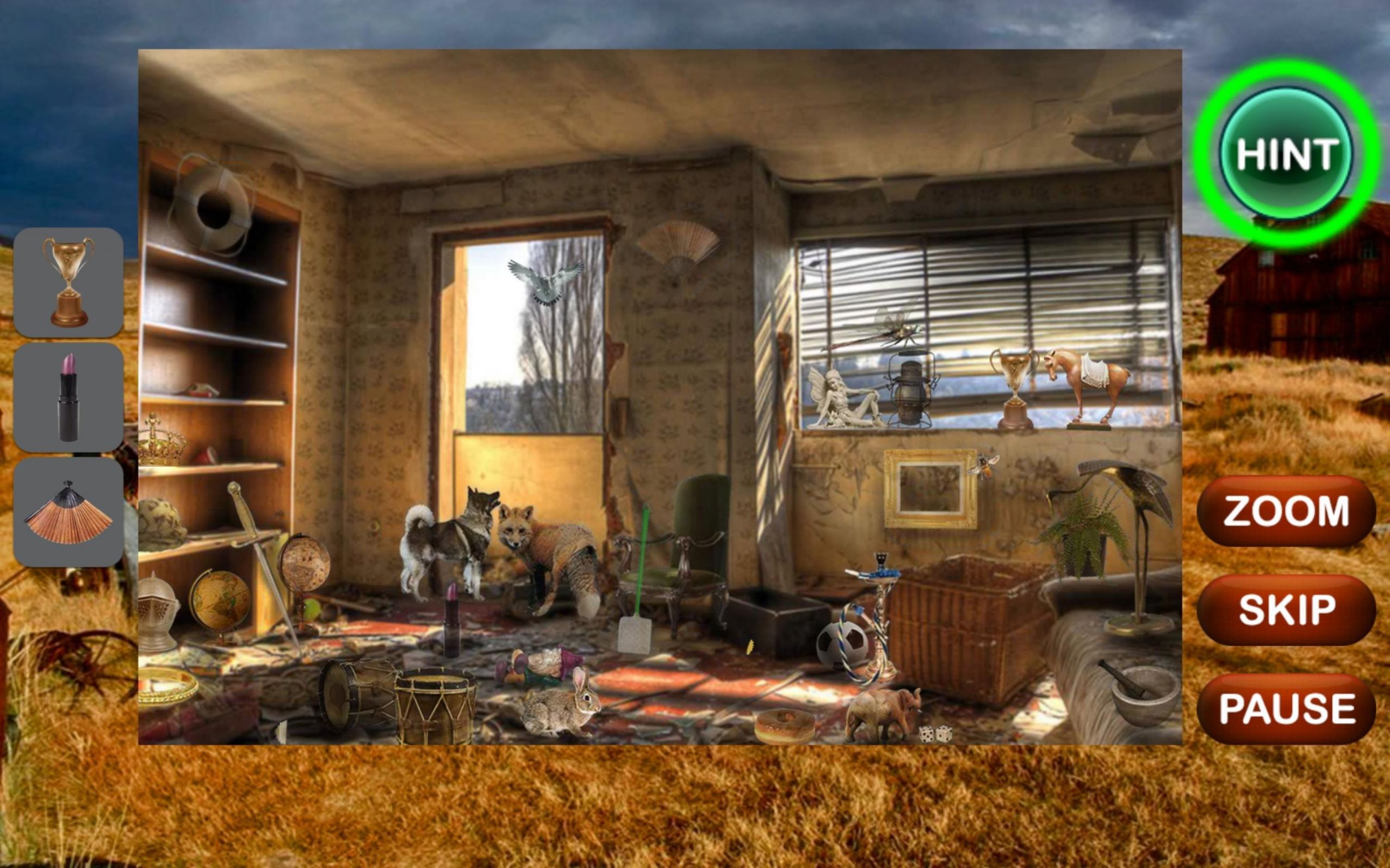This screenshot has width=1390, height=868.
Task: Pause the game with the PAUSE button
Action: coord(1286,709)
